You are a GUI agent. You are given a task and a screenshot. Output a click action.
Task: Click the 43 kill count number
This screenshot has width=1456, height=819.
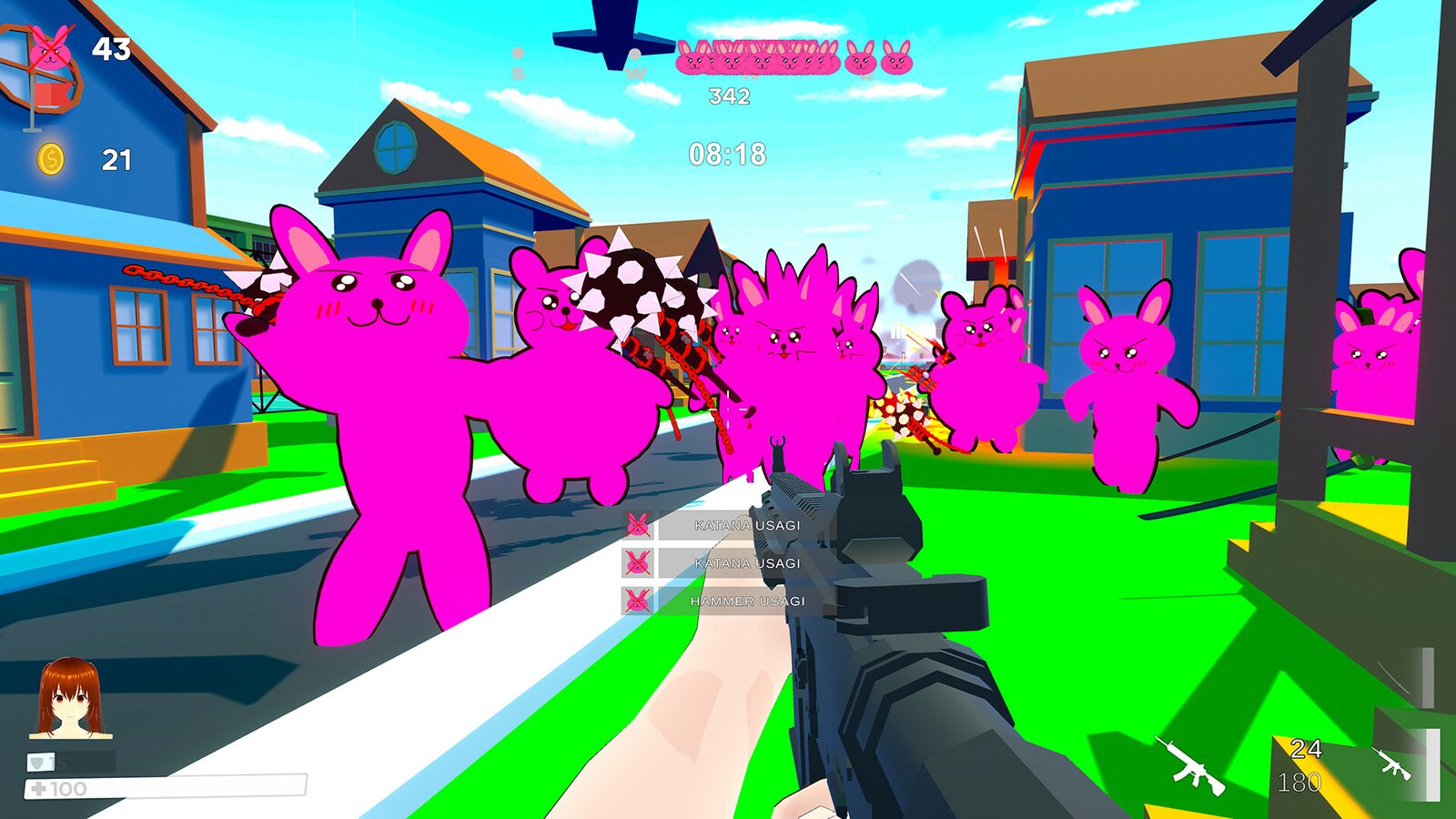pyautogui.click(x=113, y=46)
